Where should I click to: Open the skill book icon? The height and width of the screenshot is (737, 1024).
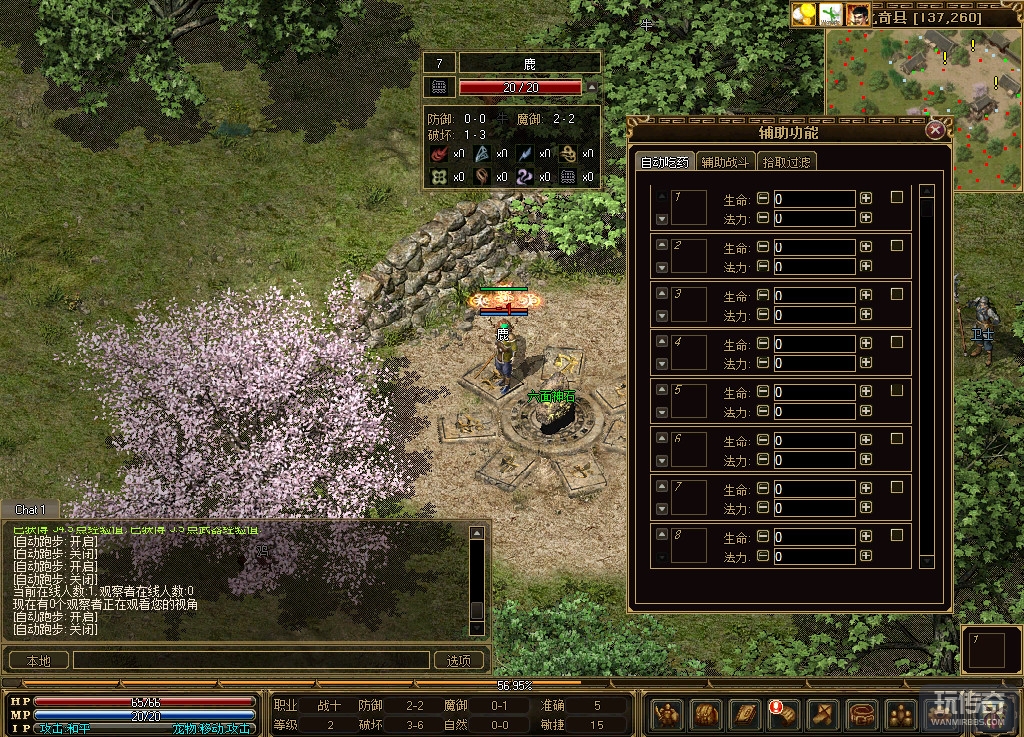[x=745, y=714]
